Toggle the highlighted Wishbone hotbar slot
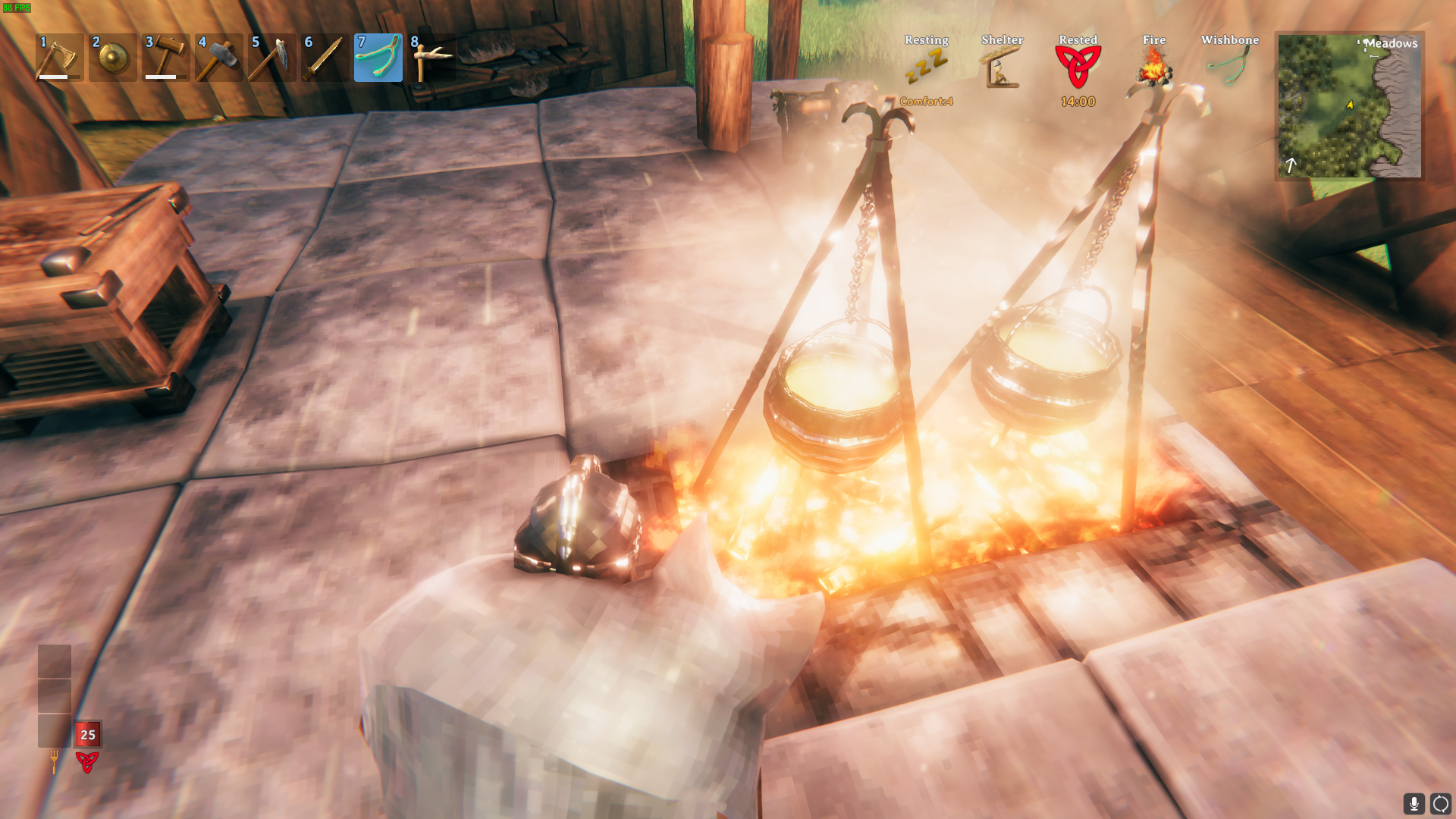Image resolution: width=1456 pixels, height=819 pixels. click(x=378, y=58)
